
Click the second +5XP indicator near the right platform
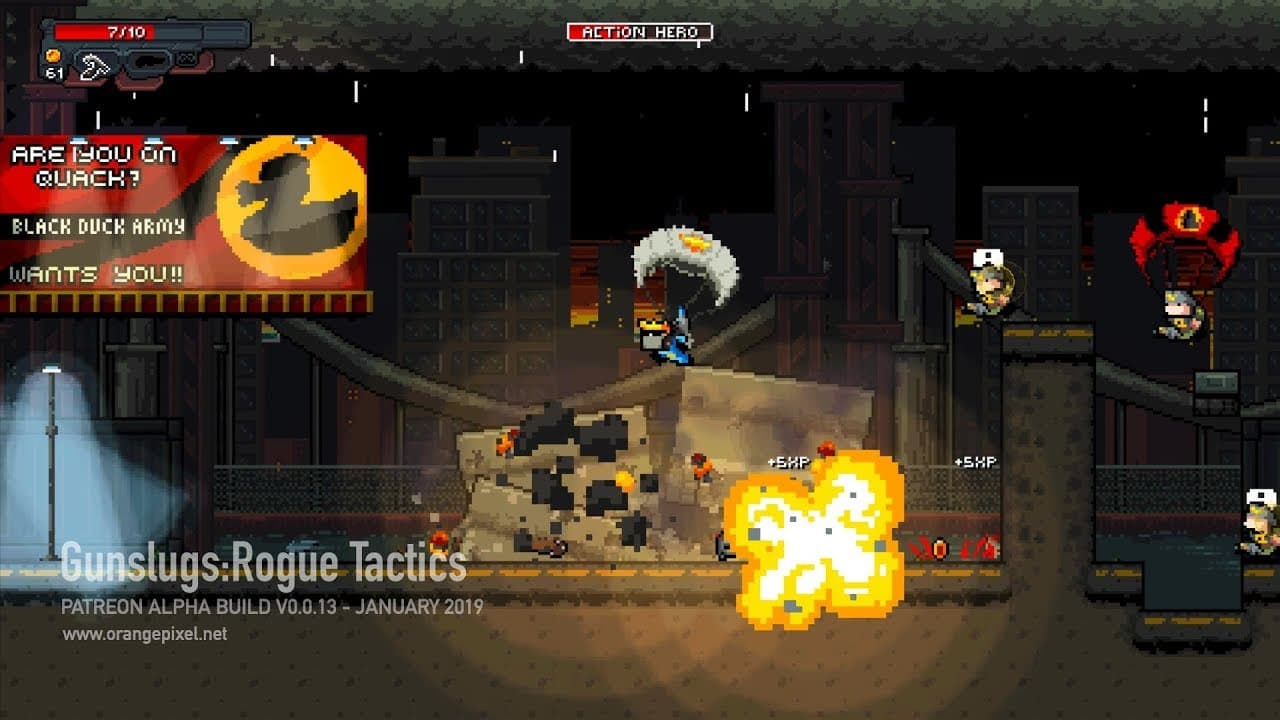[976, 461]
